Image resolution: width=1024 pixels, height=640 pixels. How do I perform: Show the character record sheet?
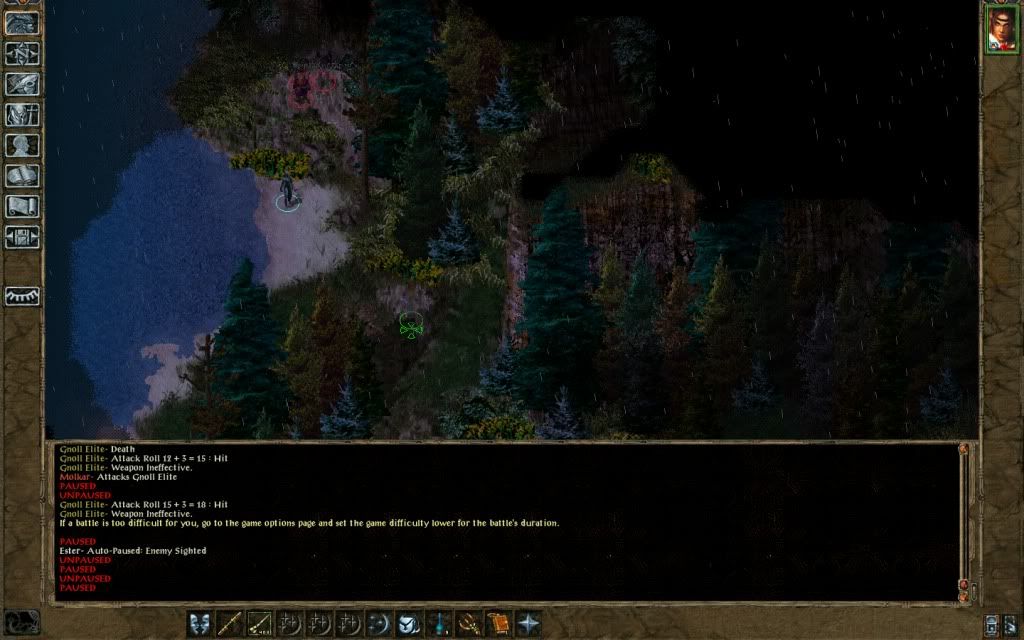[x=22, y=145]
